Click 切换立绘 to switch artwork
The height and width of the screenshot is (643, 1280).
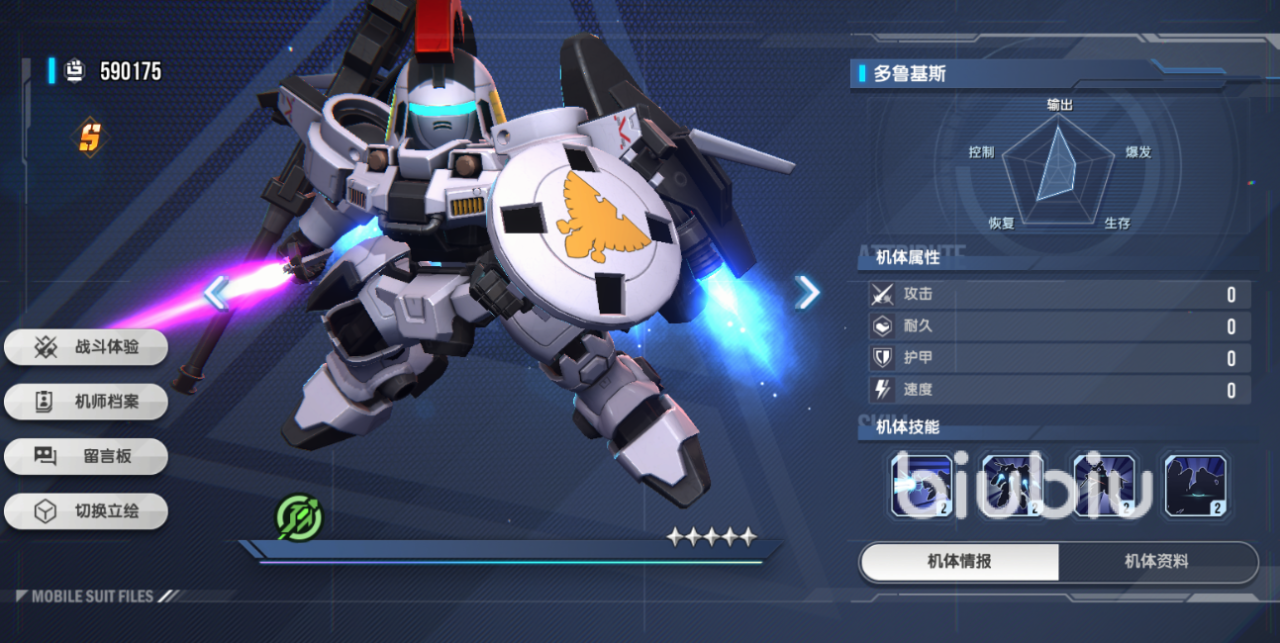click(x=86, y=511)
